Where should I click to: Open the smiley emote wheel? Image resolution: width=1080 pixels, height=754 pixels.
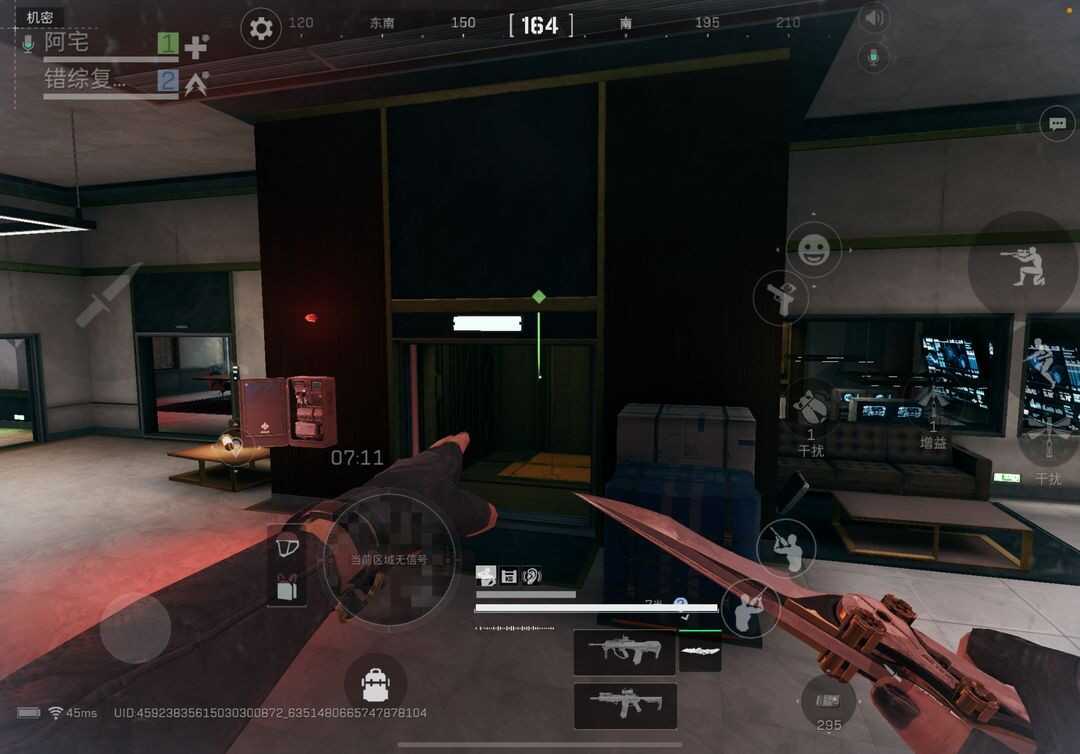[814, 249]
